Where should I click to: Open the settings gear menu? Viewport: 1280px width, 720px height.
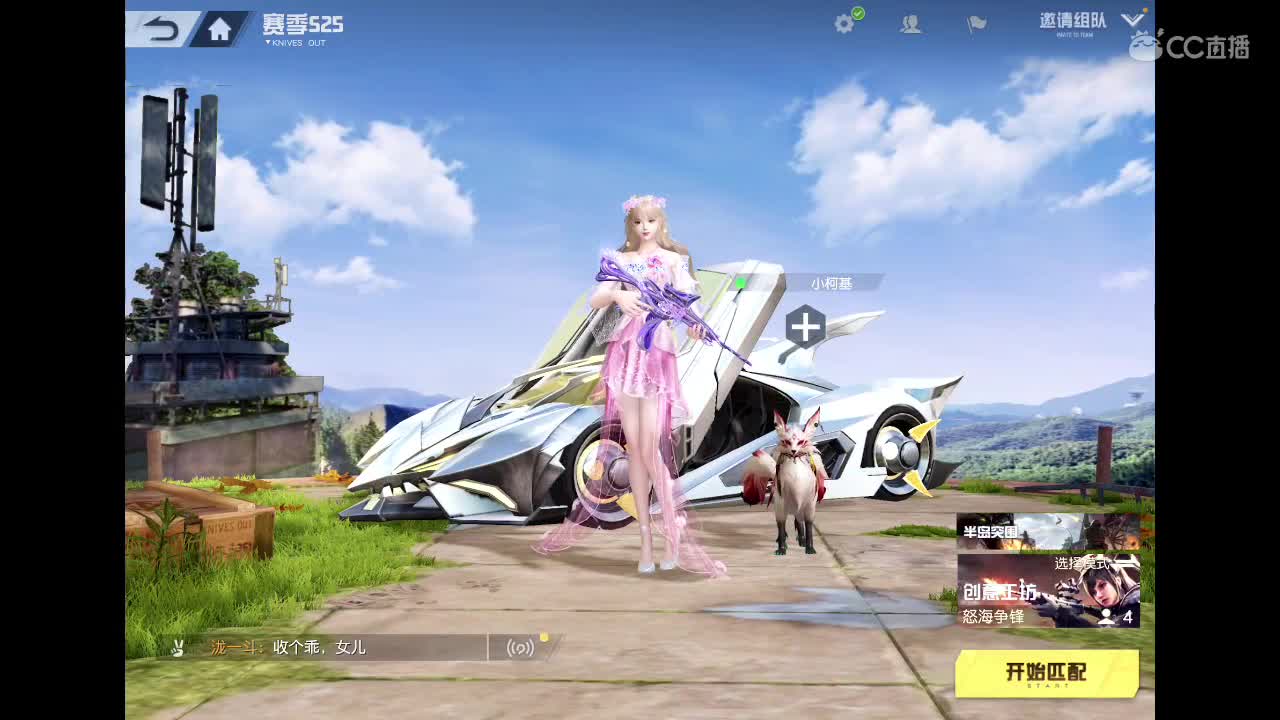pos(842,23)
